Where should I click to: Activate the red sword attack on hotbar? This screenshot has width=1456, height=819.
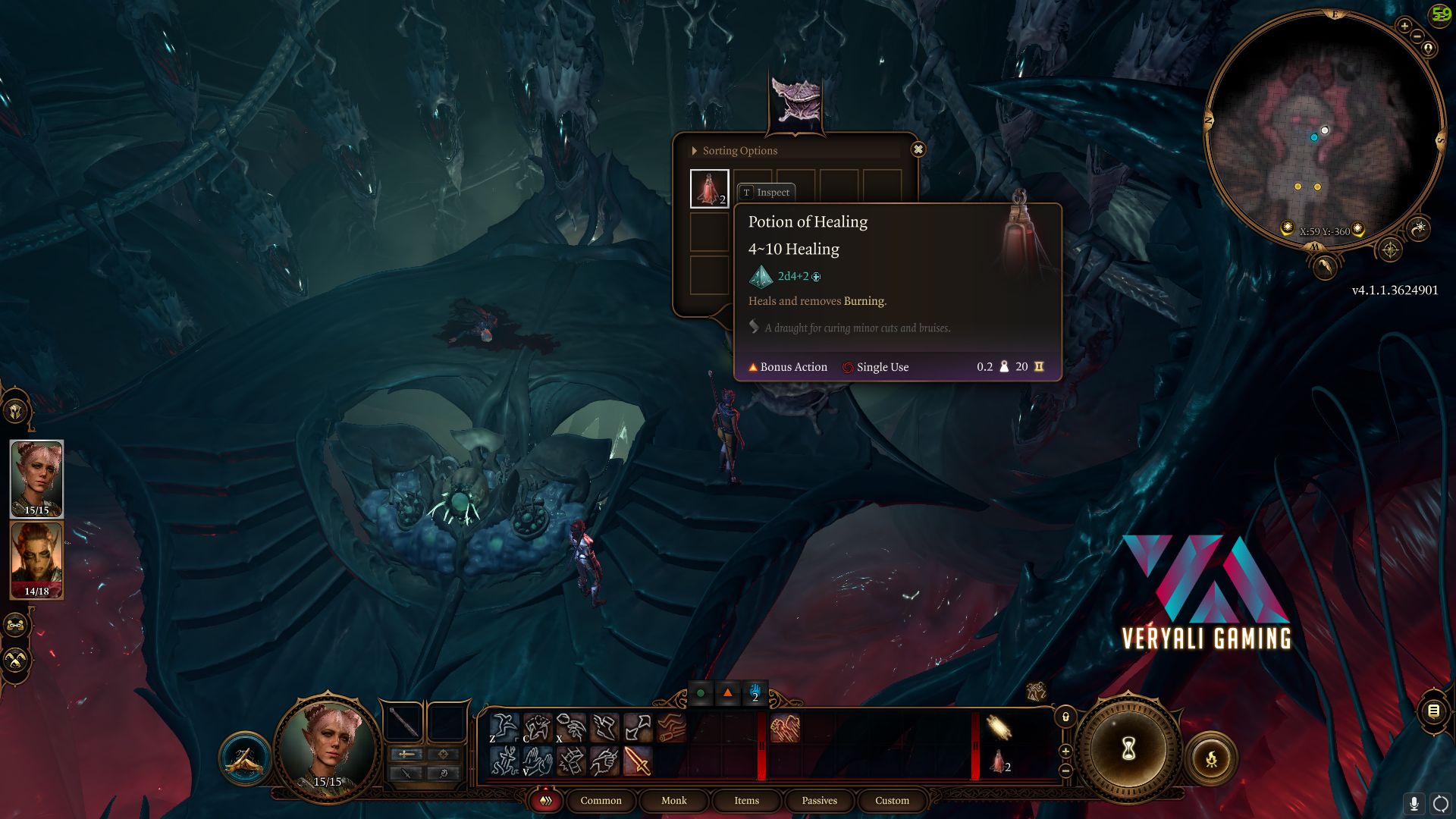point(637,761)
